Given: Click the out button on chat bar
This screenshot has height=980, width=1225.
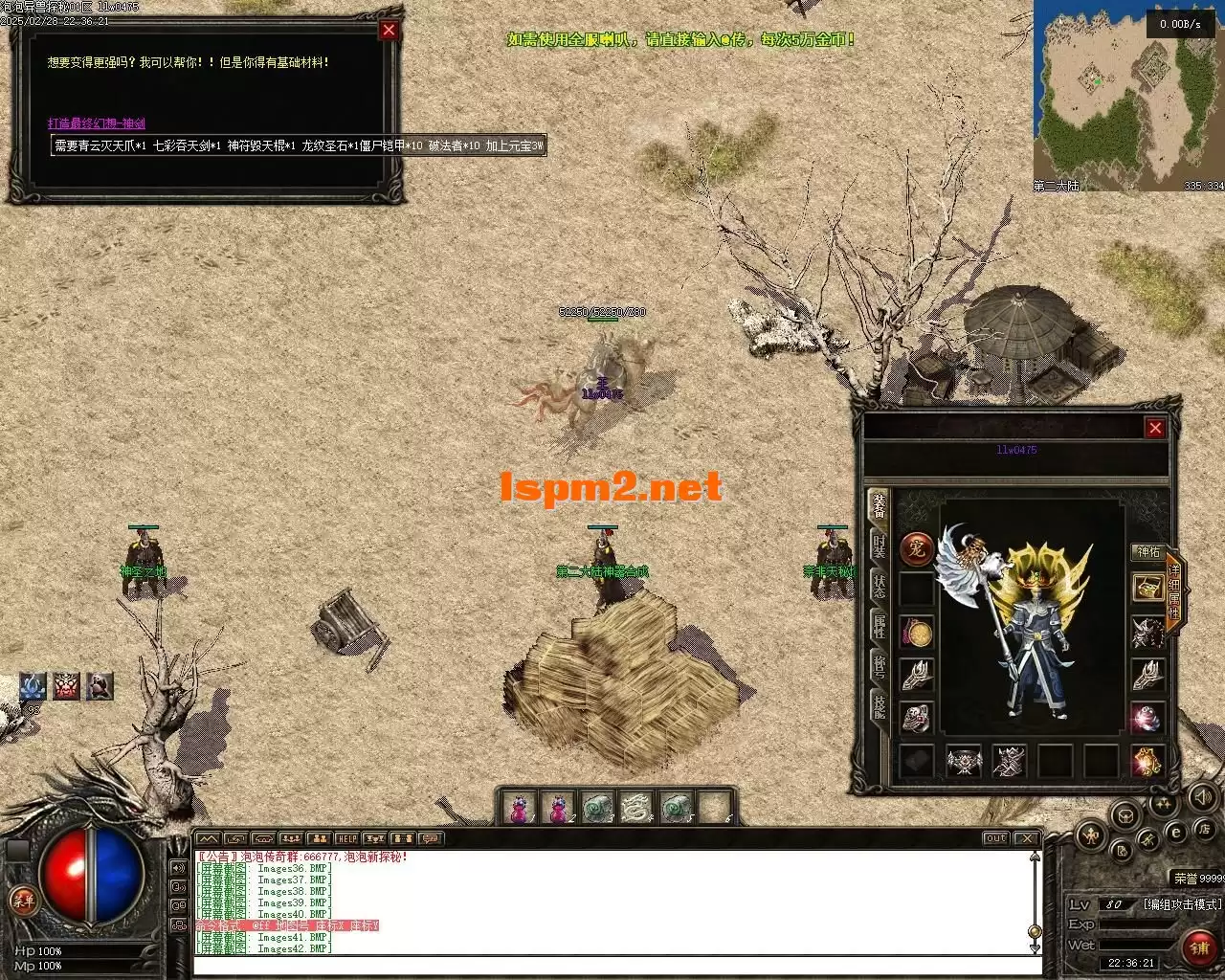Looking at the screenshot, I should point(996,838).
